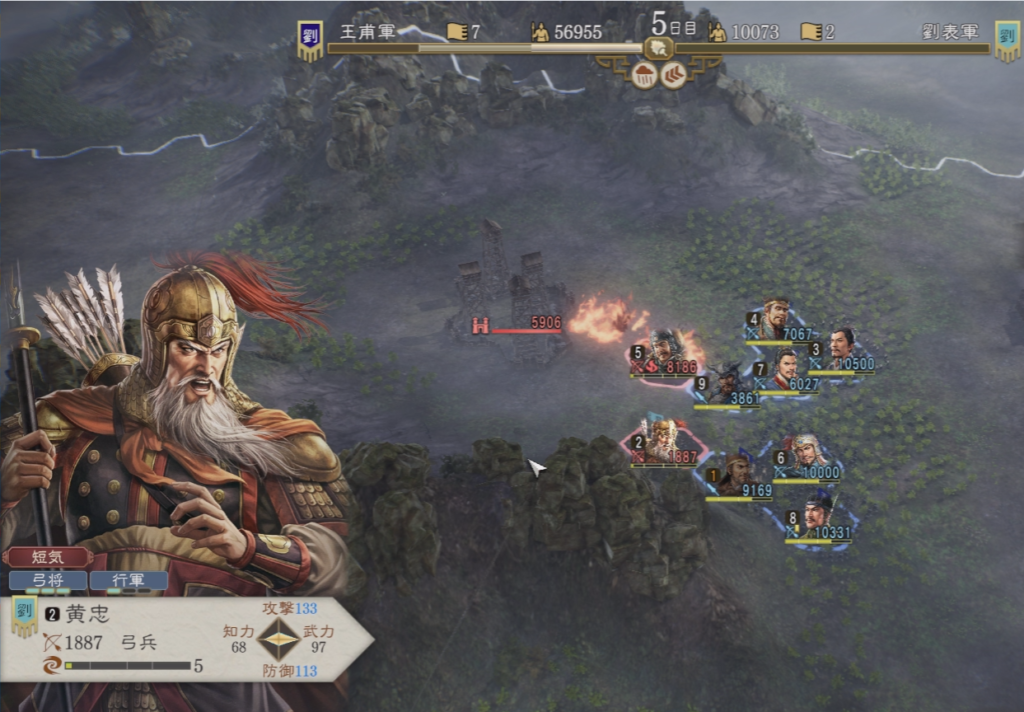Click the 王甫軍 purple faction banner
This screenshot has height=712, width=1024.
click(x=310, y=41)
